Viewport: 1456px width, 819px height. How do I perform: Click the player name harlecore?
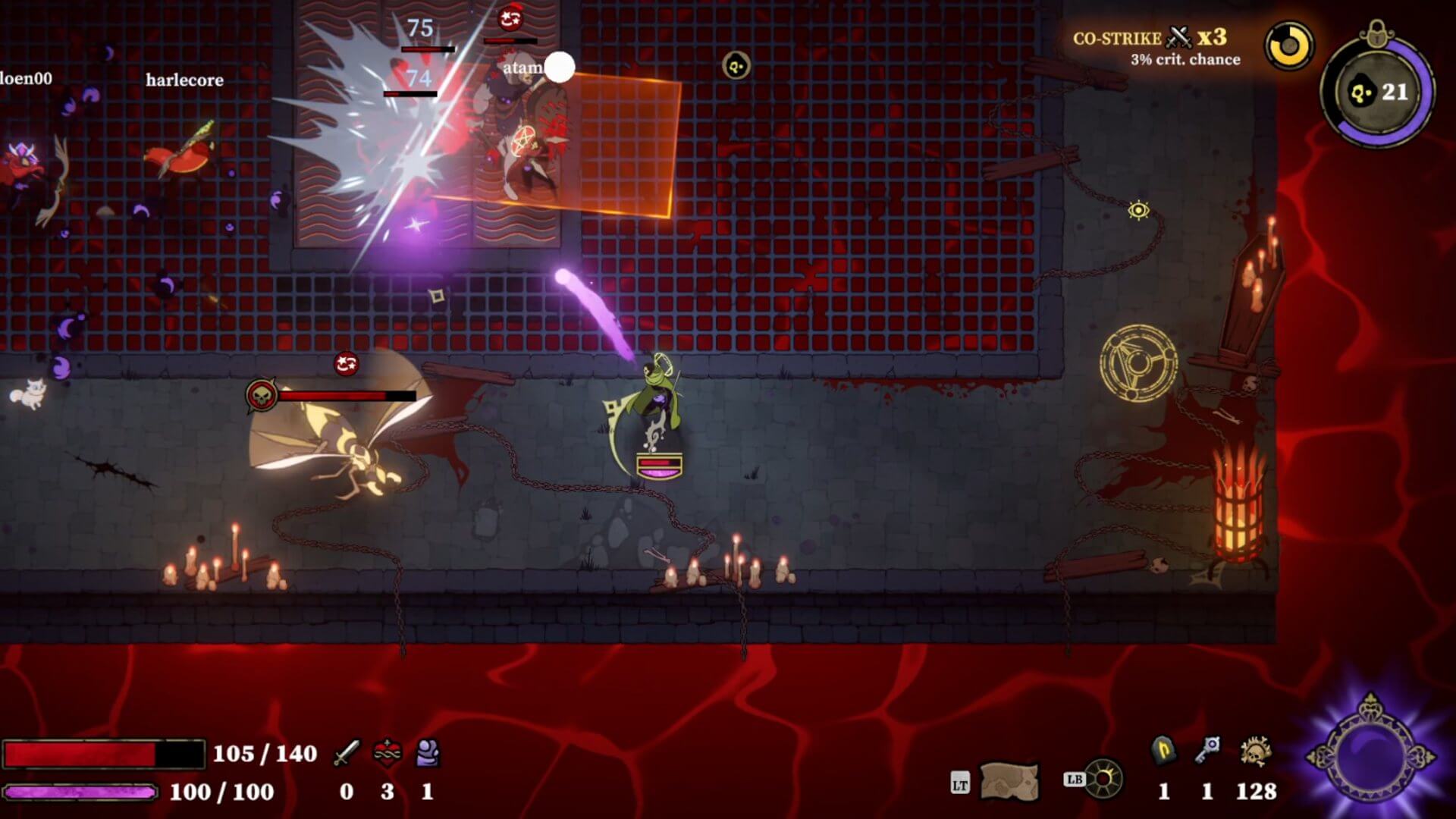[x=184, y=80]
